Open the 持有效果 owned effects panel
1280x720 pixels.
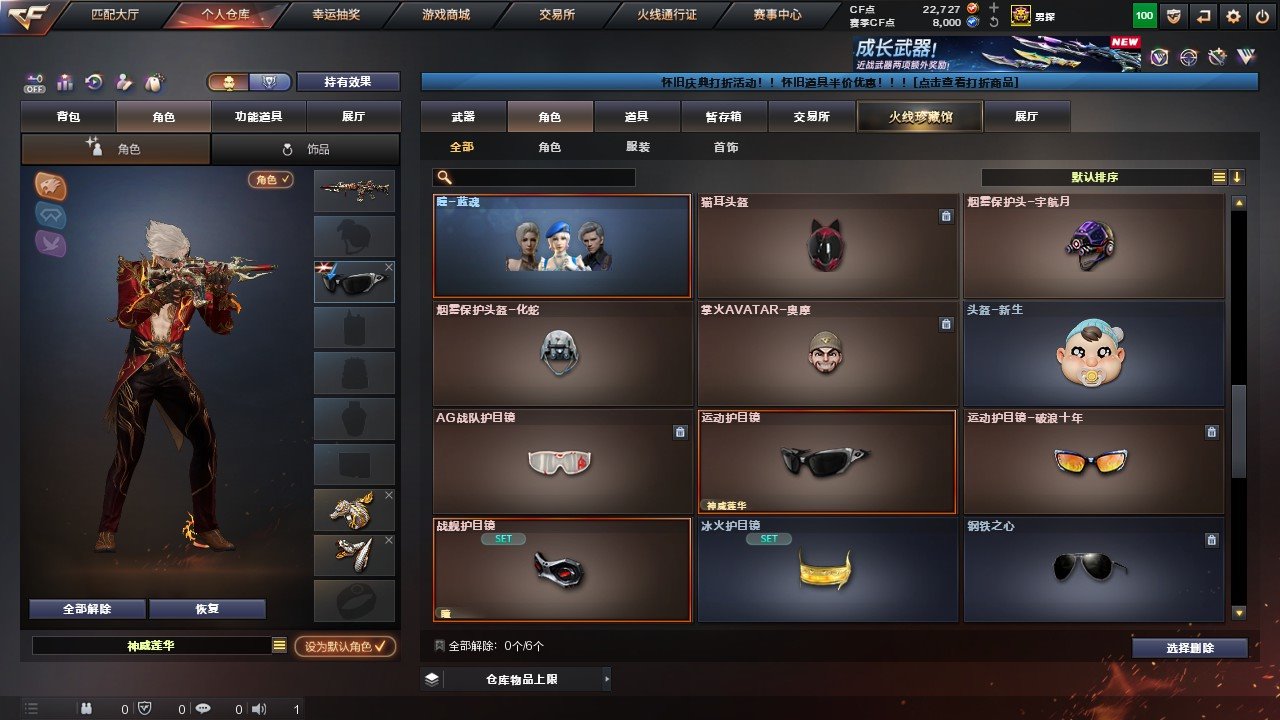pos(347,82)
